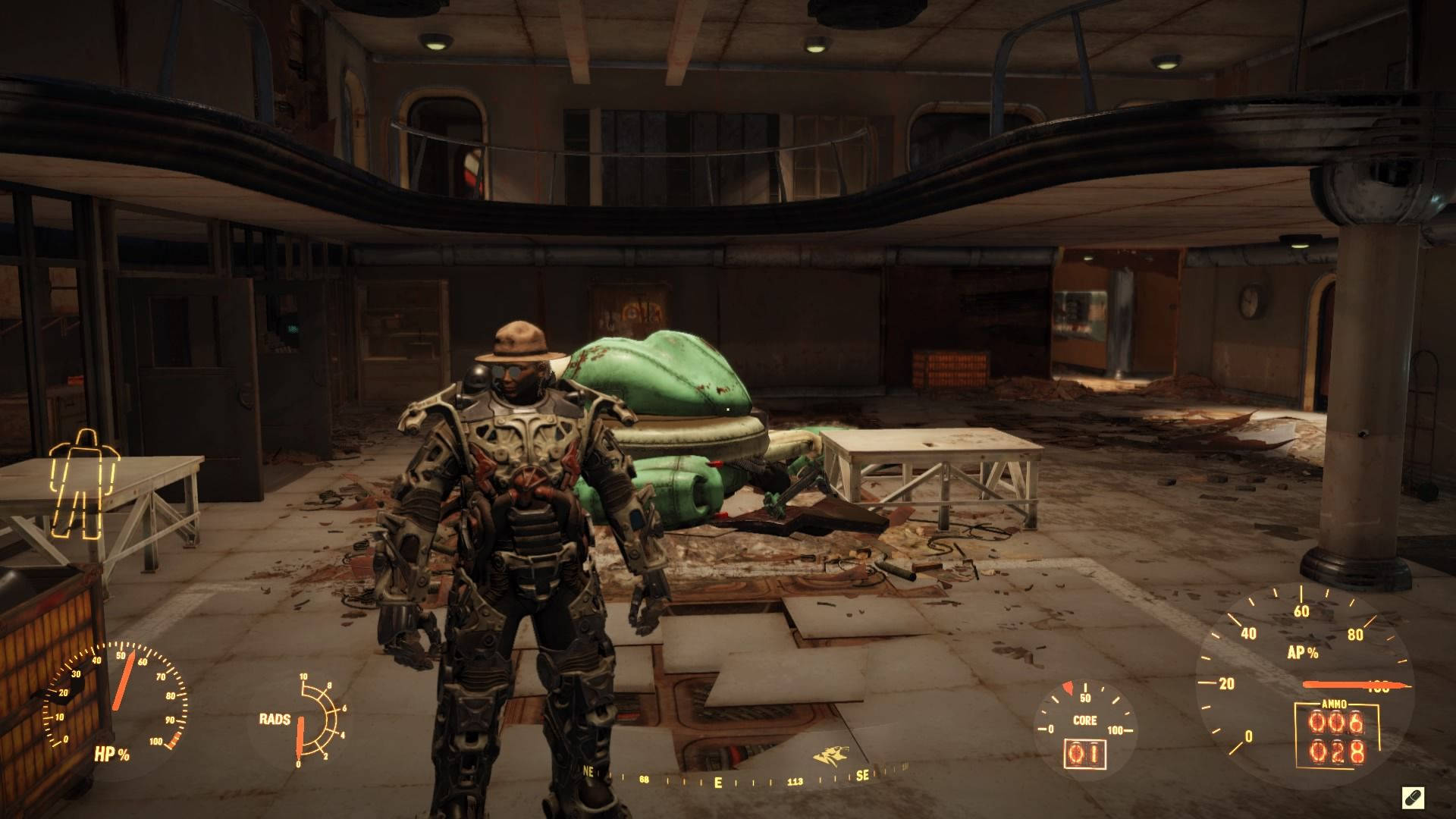The height and width of the screenshot is (819, 1456).
Task: Select the compass direction strip
Action: click(x=728, y=779)
